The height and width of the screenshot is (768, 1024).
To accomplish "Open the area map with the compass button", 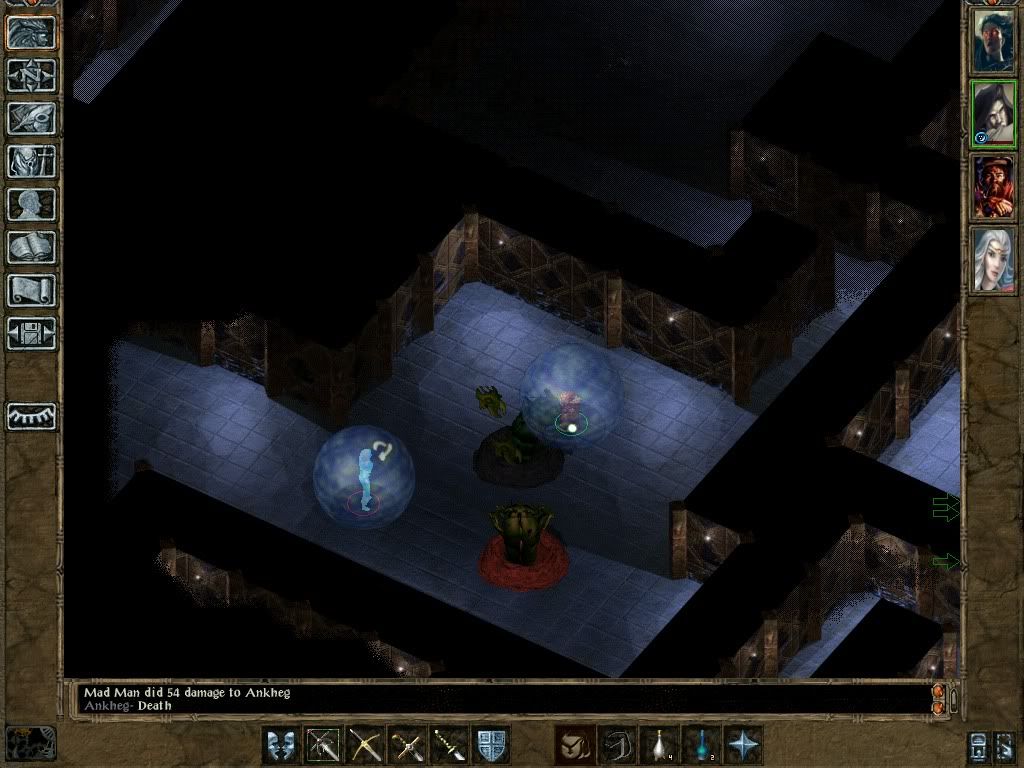I will [x=32, y=75].
